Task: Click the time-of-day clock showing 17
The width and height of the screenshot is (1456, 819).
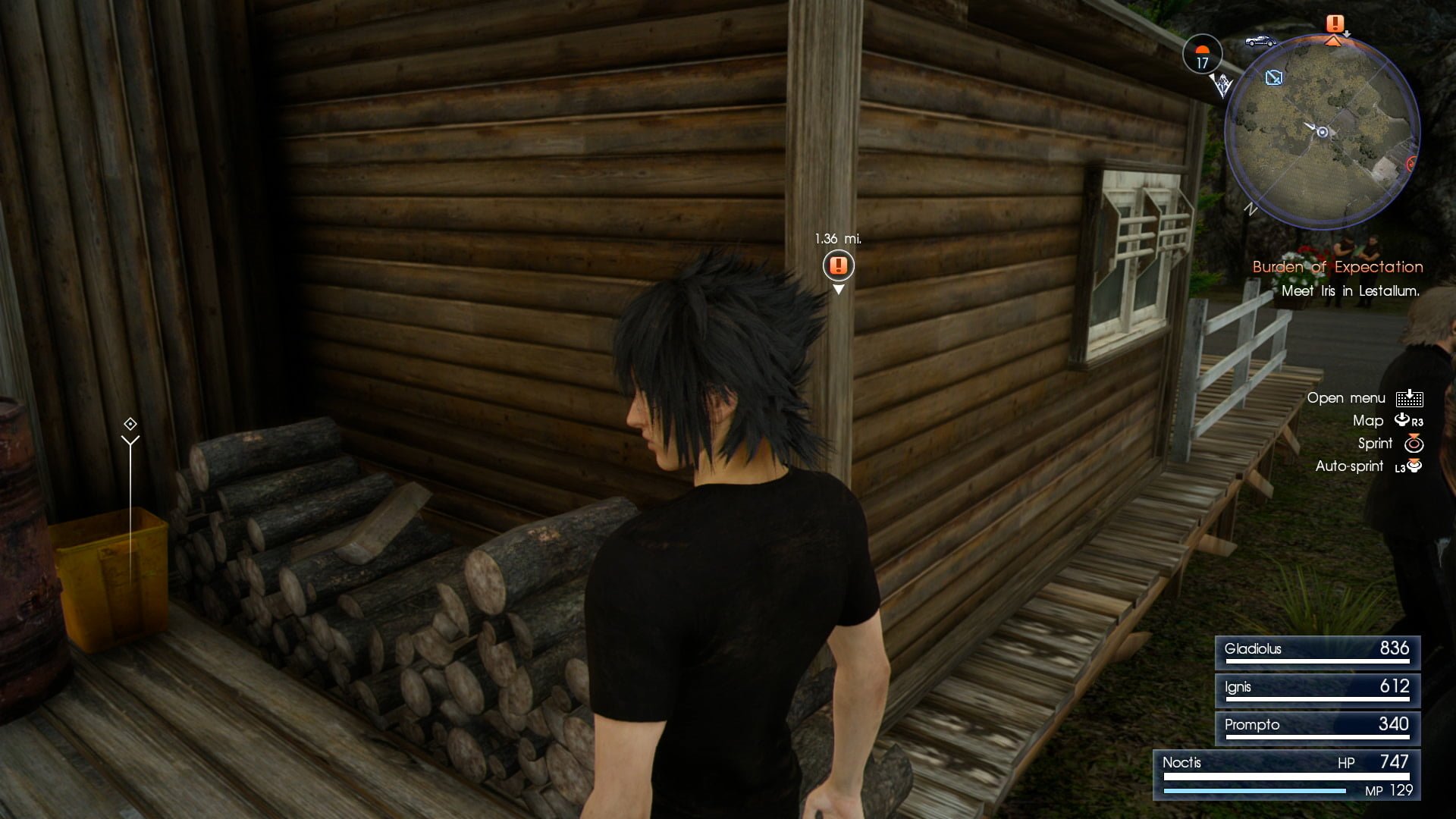Action: 1202,55
